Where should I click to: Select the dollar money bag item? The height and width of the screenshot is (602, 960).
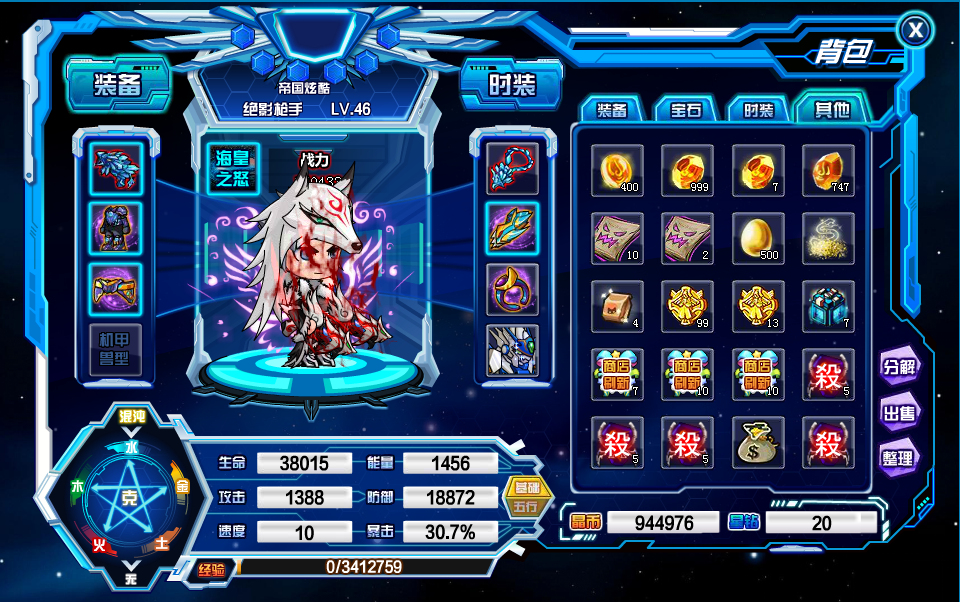(758, 441)
